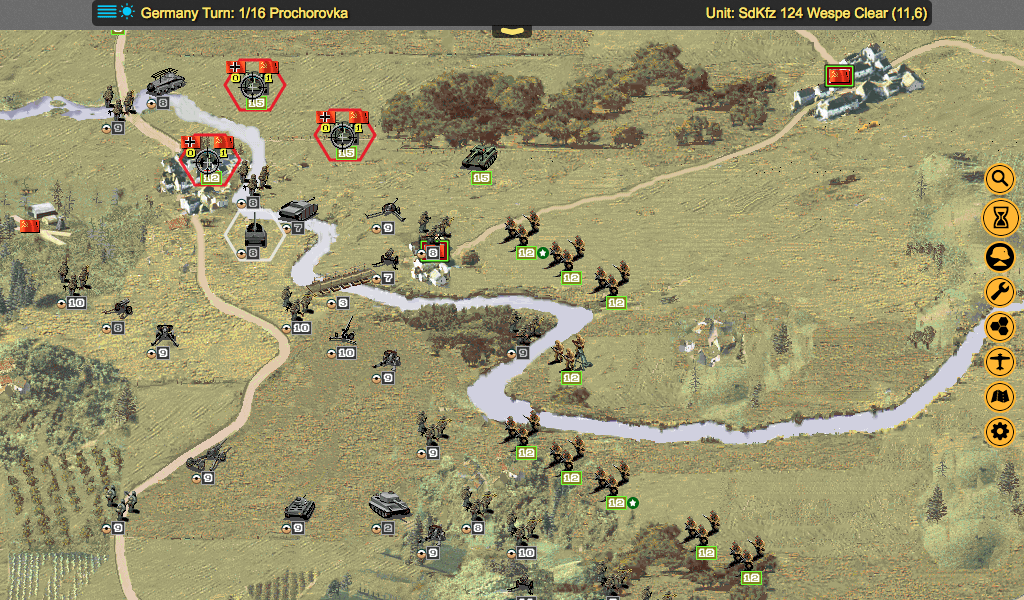Screen dimensions: 1024x600
Task: End turn with the hourglass button
Action: [x=999, y=216]
